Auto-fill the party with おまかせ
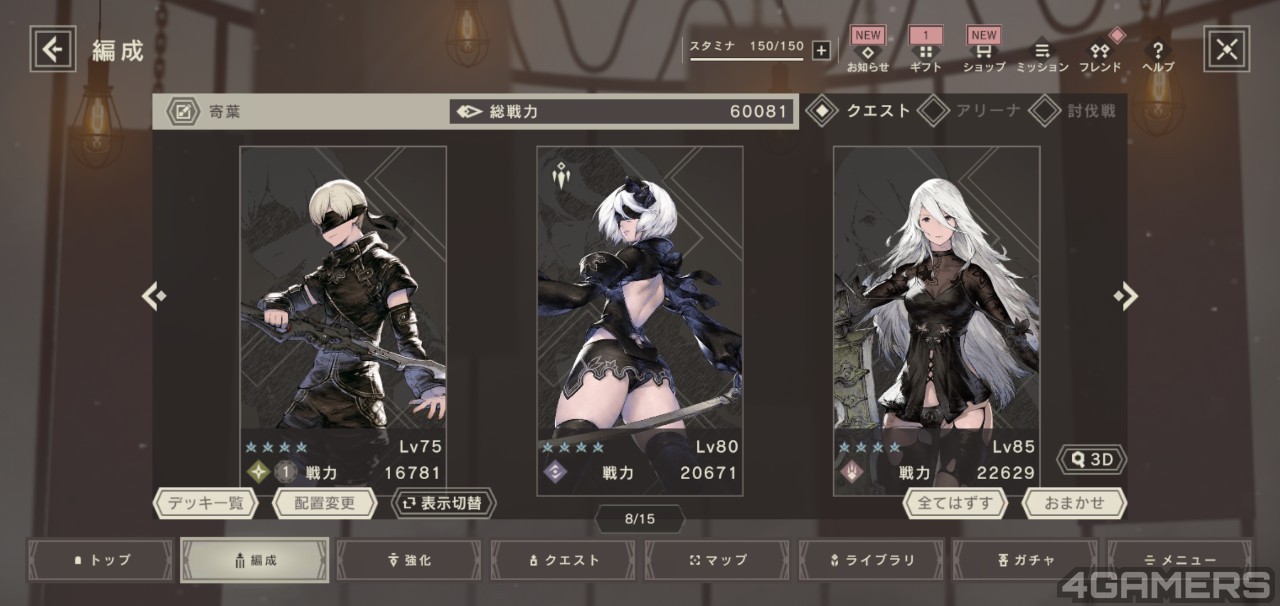The height and width of the screenshot is (606, 1280). coord(1074,503)
